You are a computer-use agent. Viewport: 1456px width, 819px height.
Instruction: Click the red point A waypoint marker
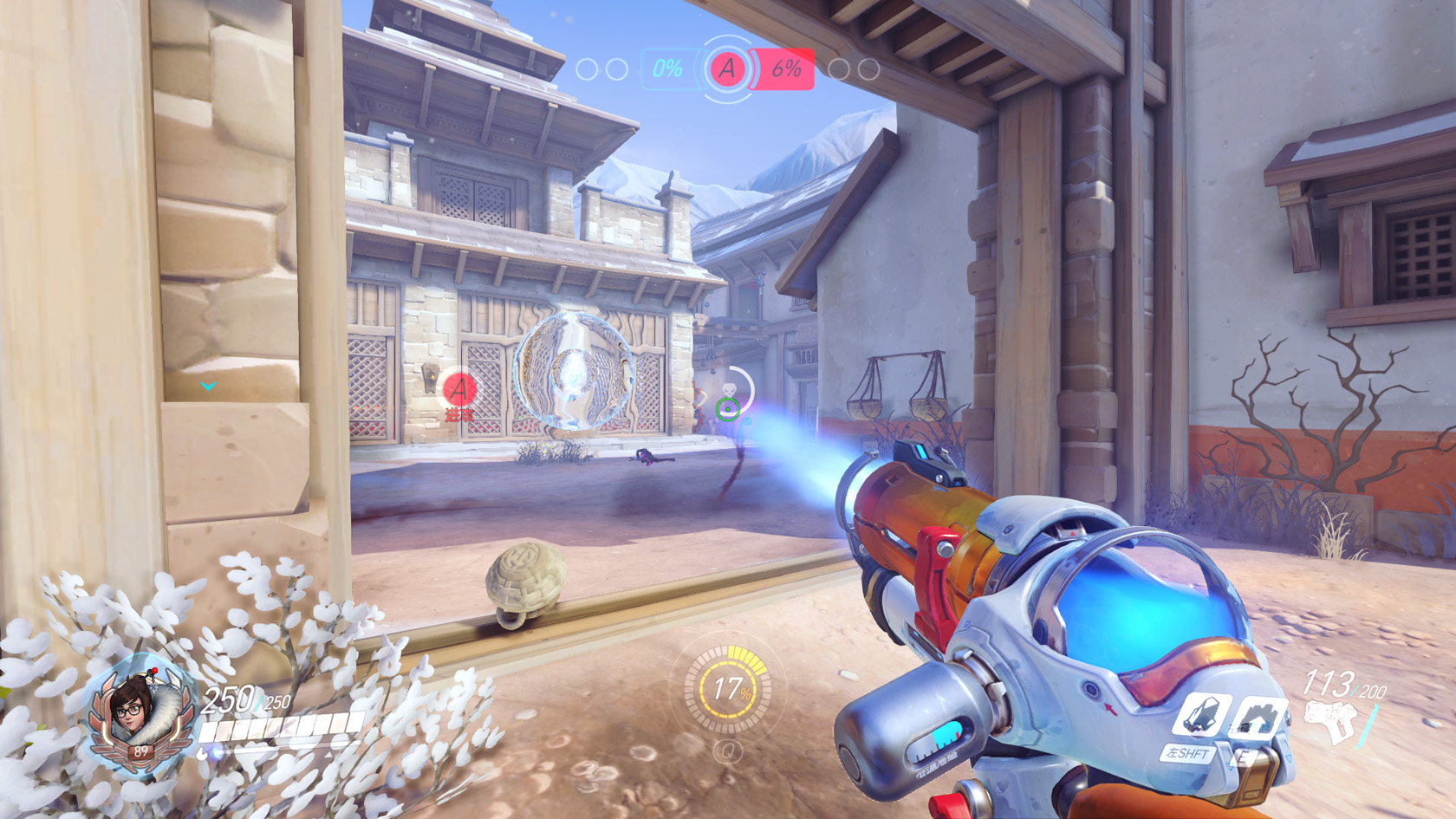point(459,389)
